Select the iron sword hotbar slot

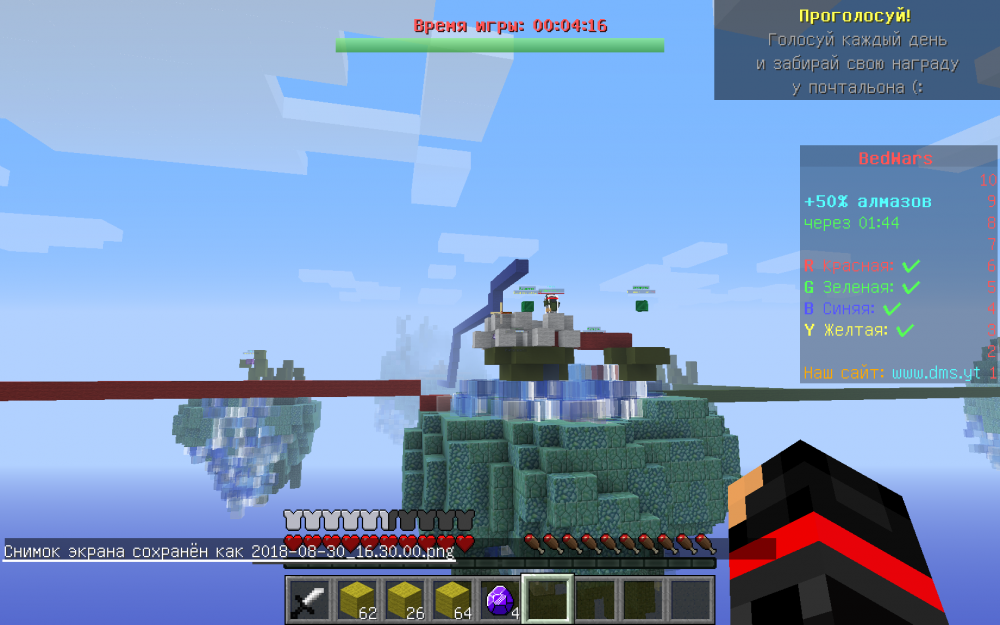click(309, 600)
